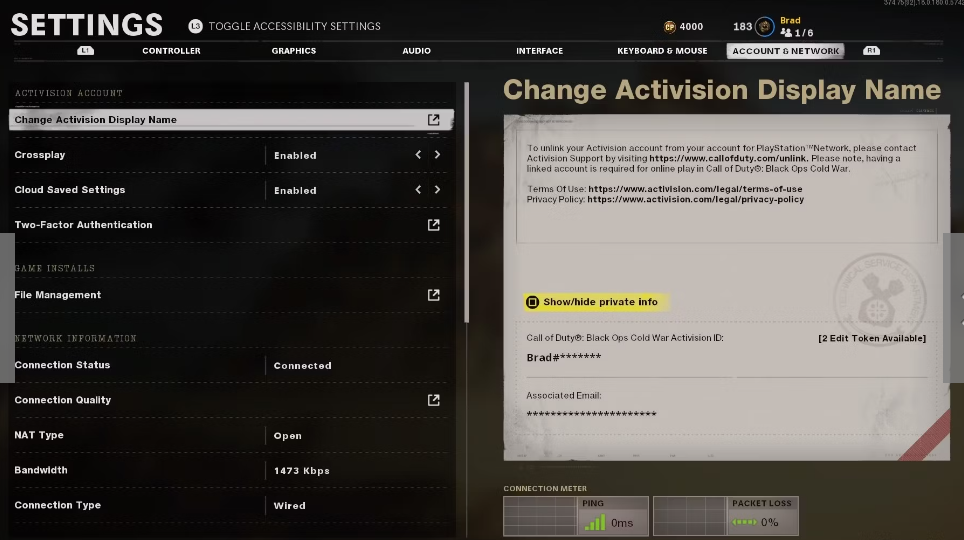964x540 pixels.
Task: Toggle Show/hide private info
Action: [x=593, y=302]
